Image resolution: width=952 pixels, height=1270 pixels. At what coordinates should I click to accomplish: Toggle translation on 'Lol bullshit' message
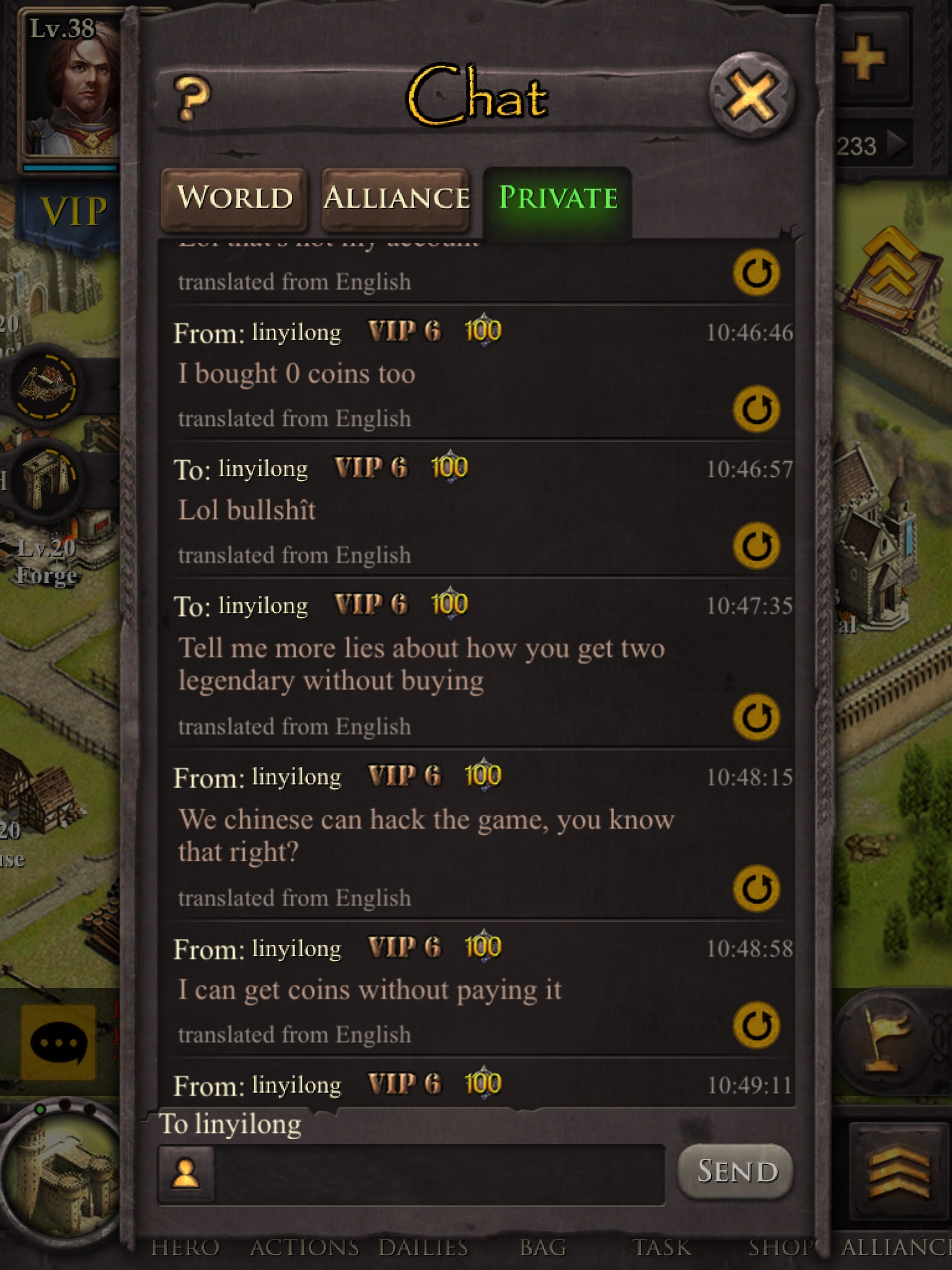pyautogui.click(x=756, y=546)
